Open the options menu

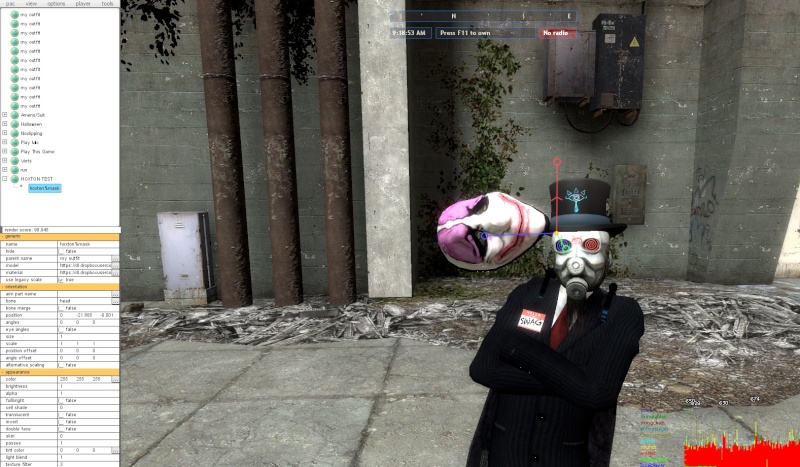(x=56, y=4)
